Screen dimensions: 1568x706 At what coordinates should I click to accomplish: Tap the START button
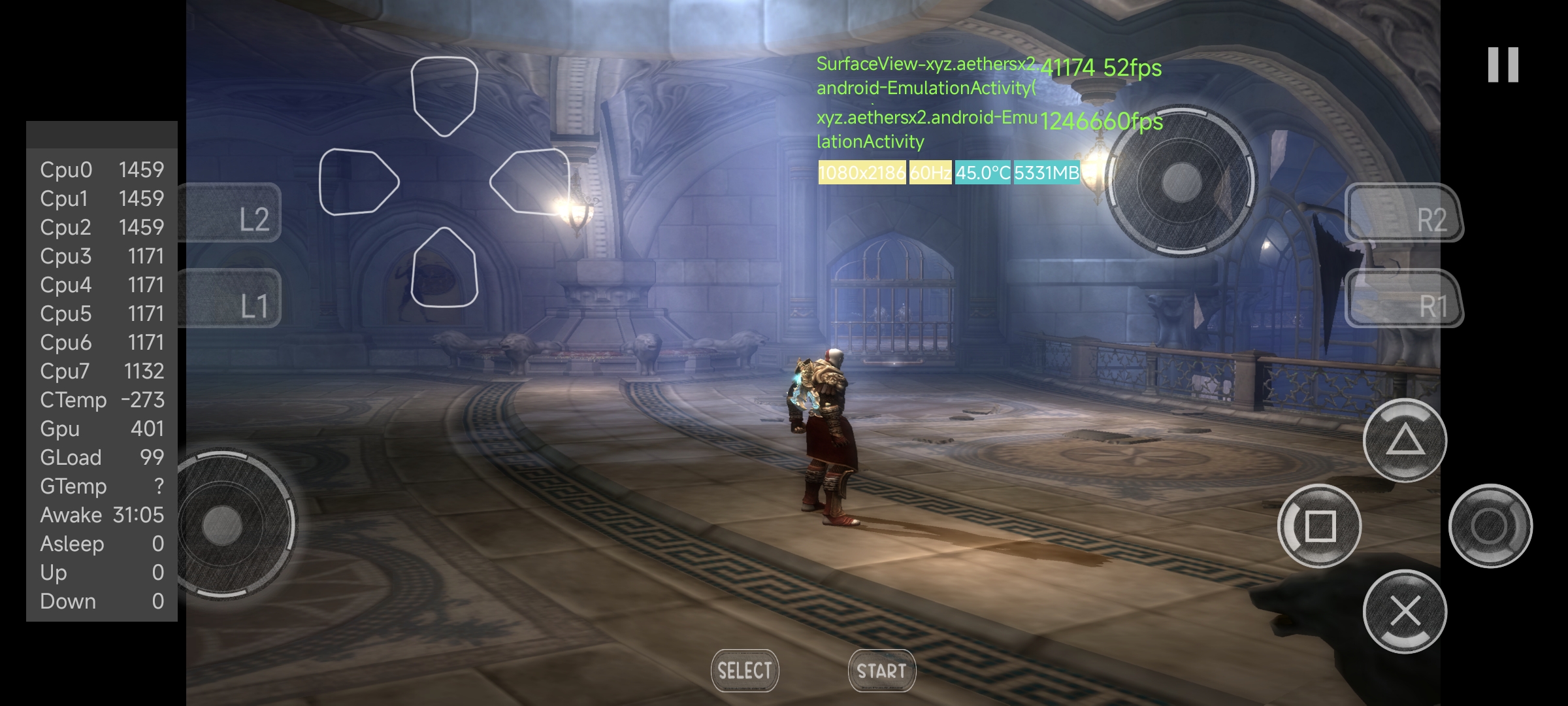(881, 671)
